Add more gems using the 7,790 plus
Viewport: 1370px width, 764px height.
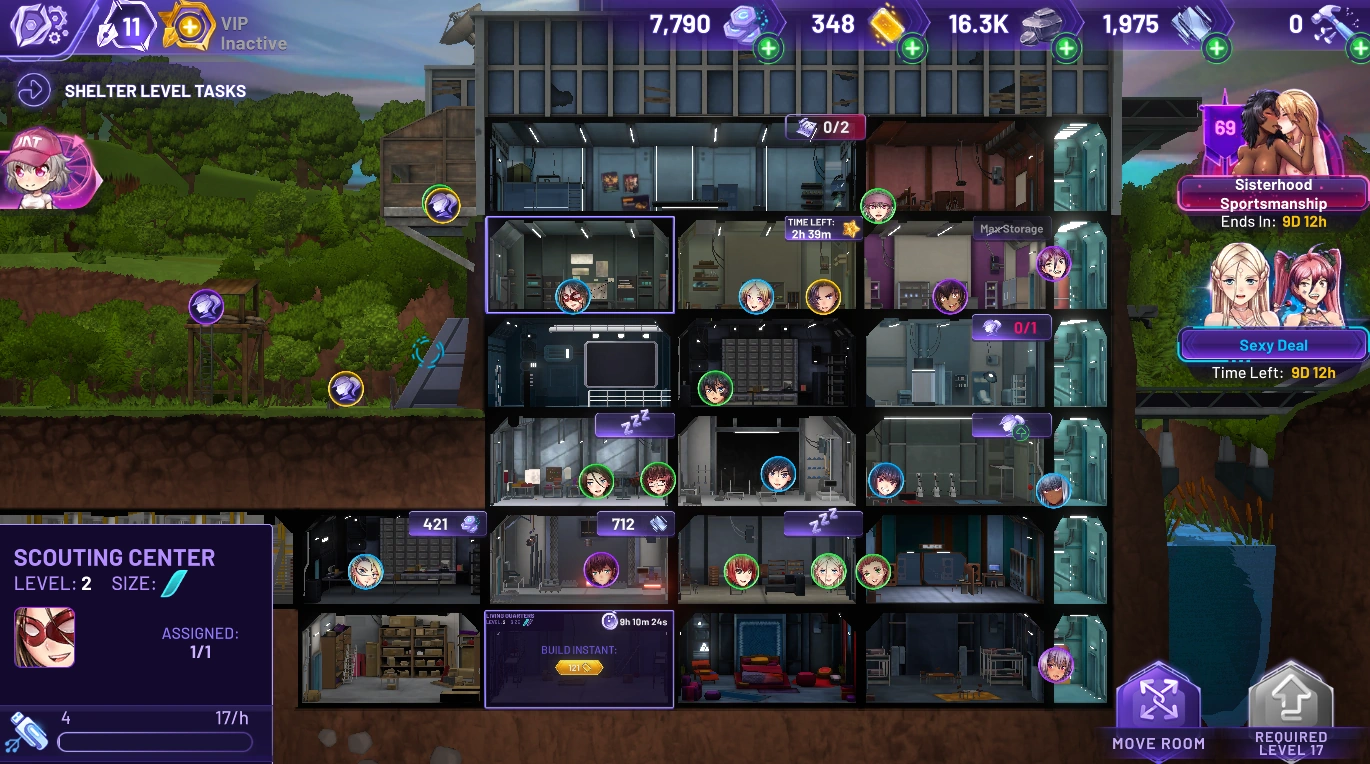768,47
